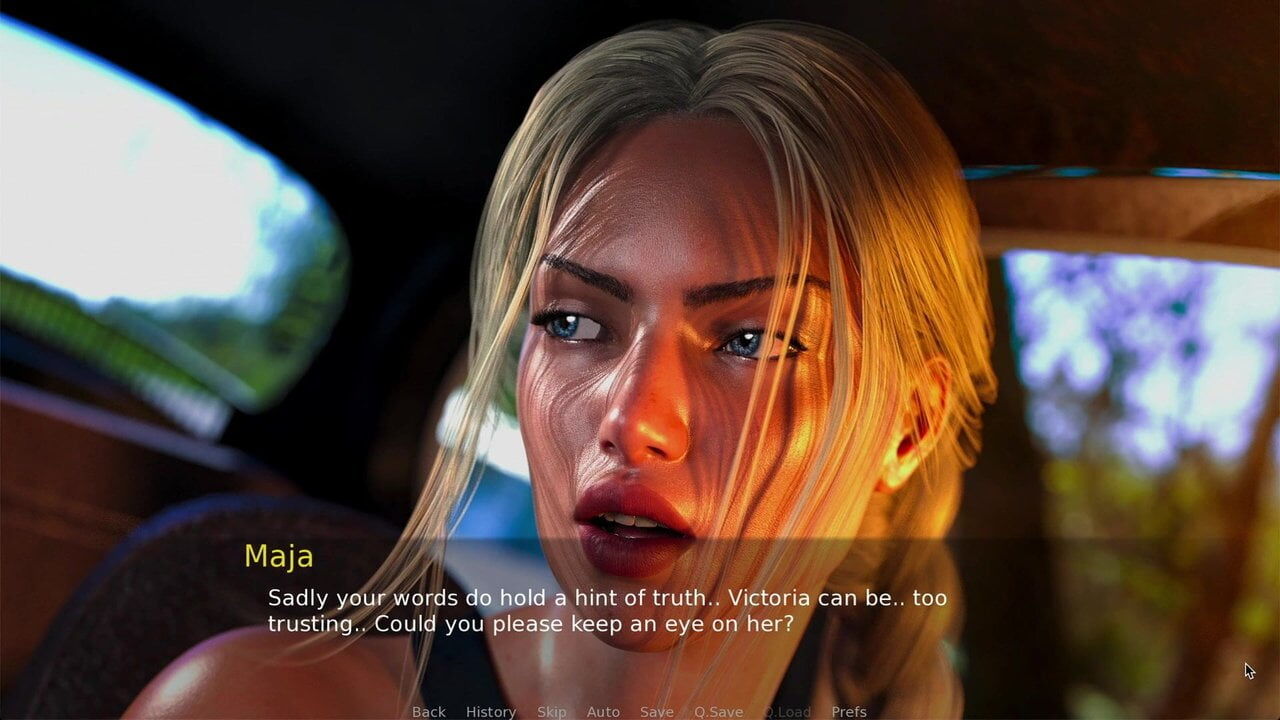
Task: Open the Save menu
Action: (x=657, y=712)
